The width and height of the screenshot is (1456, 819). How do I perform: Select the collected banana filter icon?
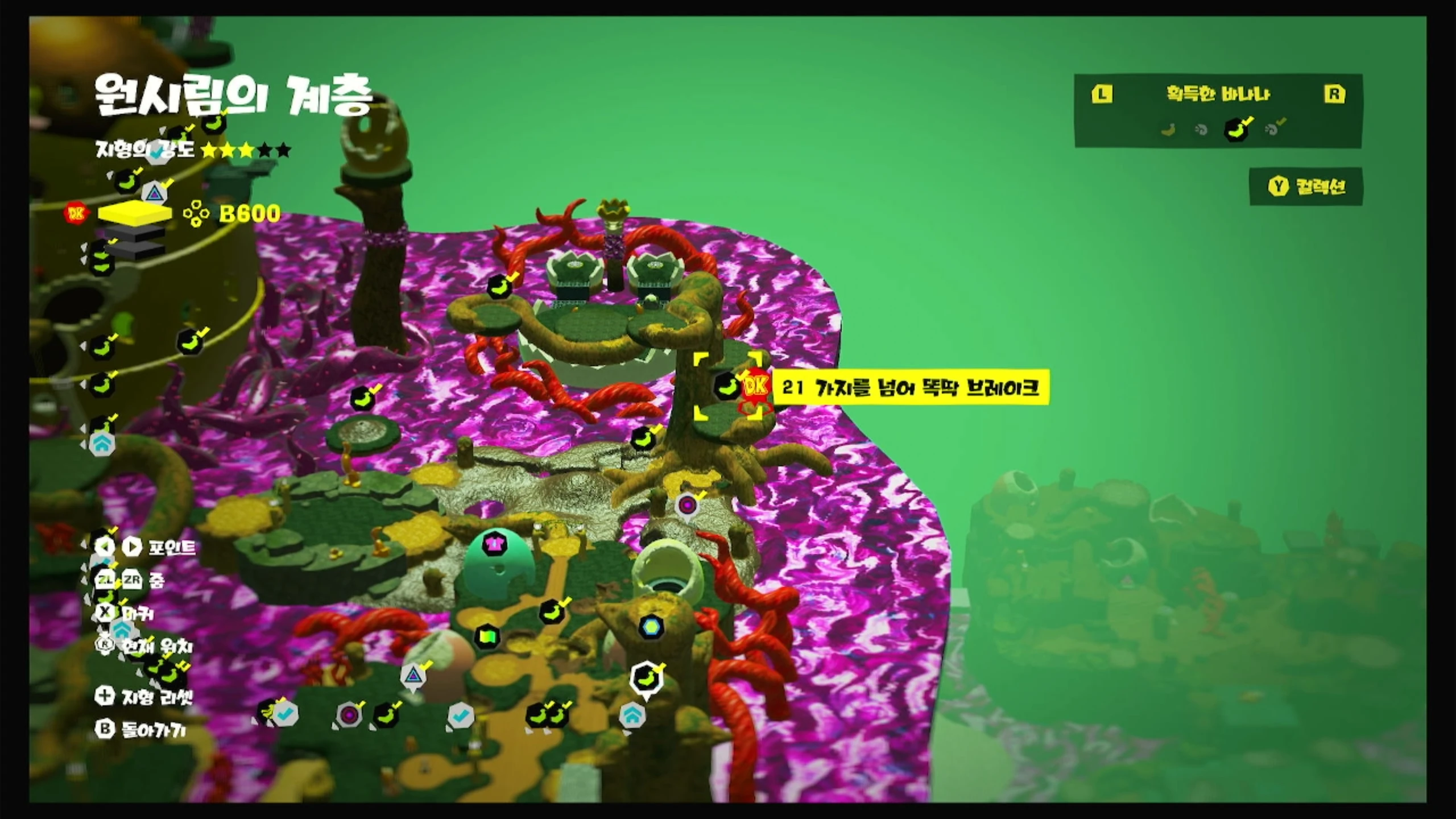click(1236, 130)
